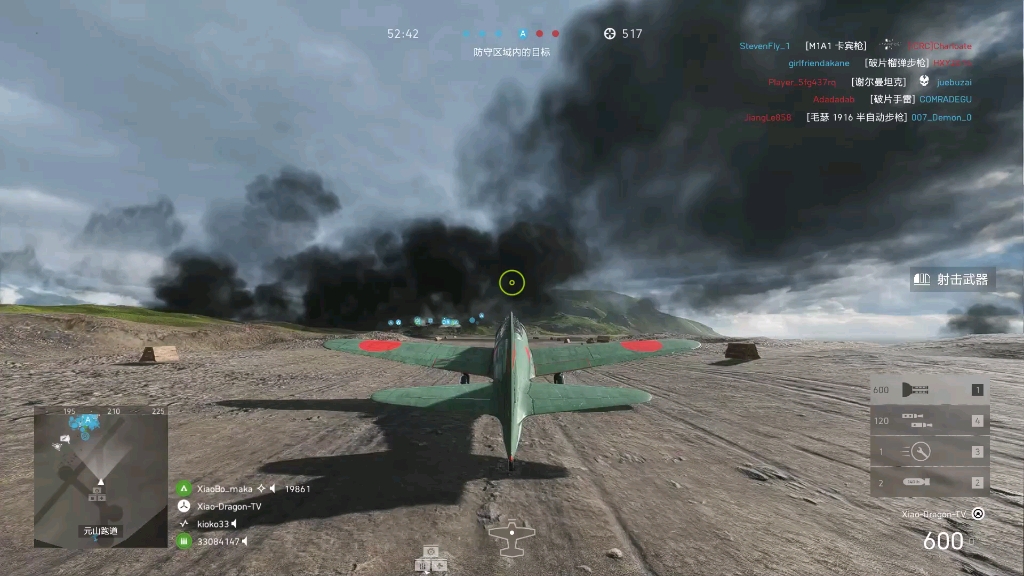
Task: Click the objective A marker at top
Action: [x=522, y=33]
